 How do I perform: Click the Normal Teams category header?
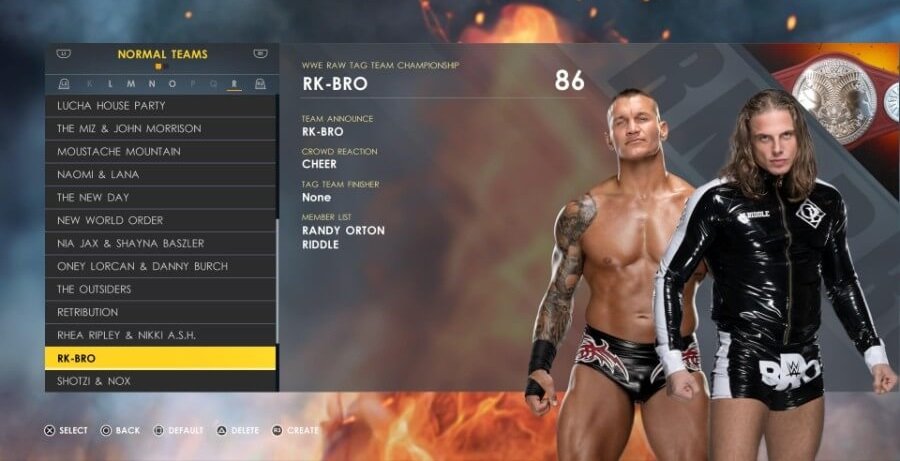(x=162, y=55)
